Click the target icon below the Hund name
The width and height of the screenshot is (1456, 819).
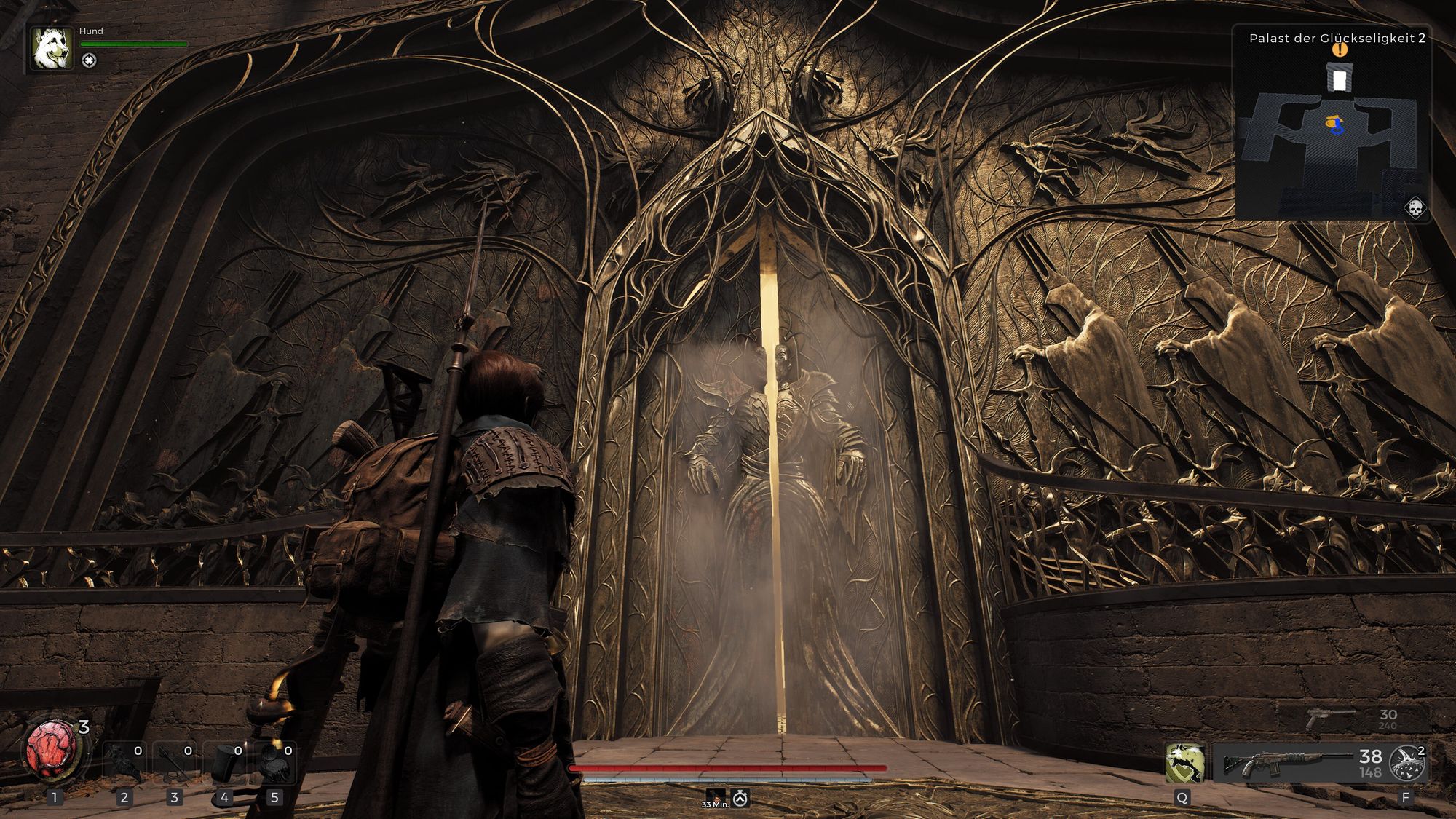89,60
